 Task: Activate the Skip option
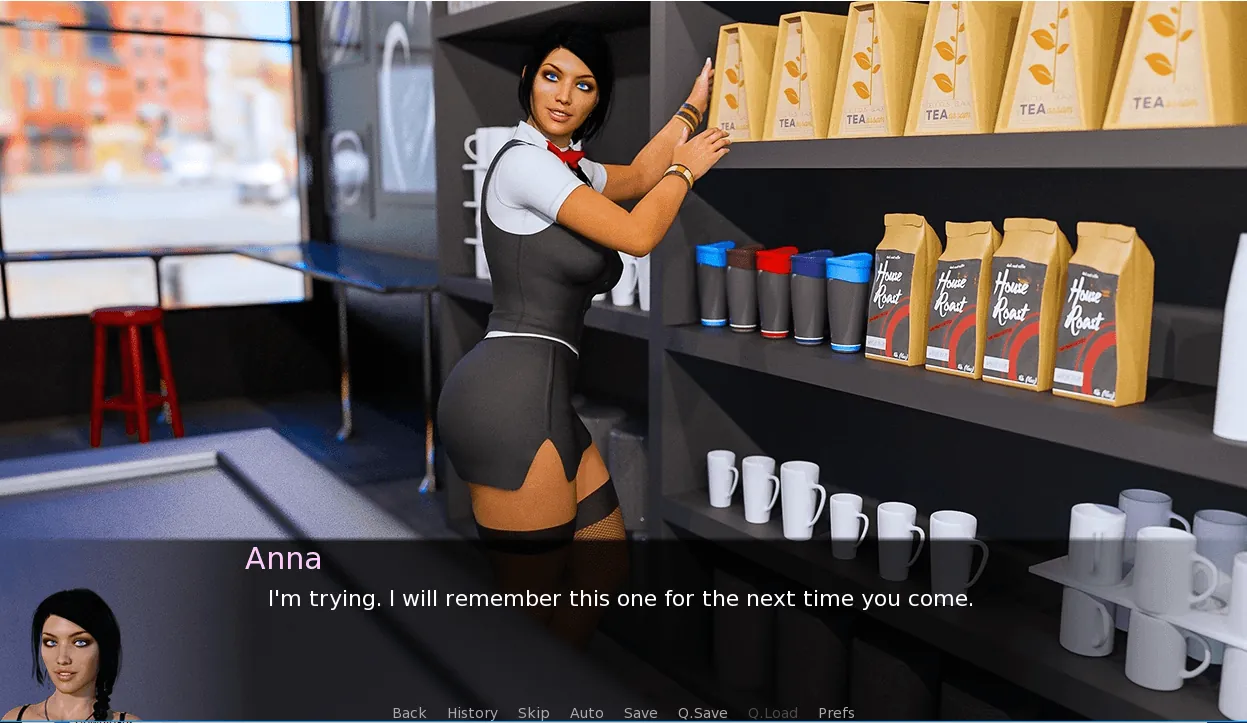pyautogui.click(x=533, y=713)
